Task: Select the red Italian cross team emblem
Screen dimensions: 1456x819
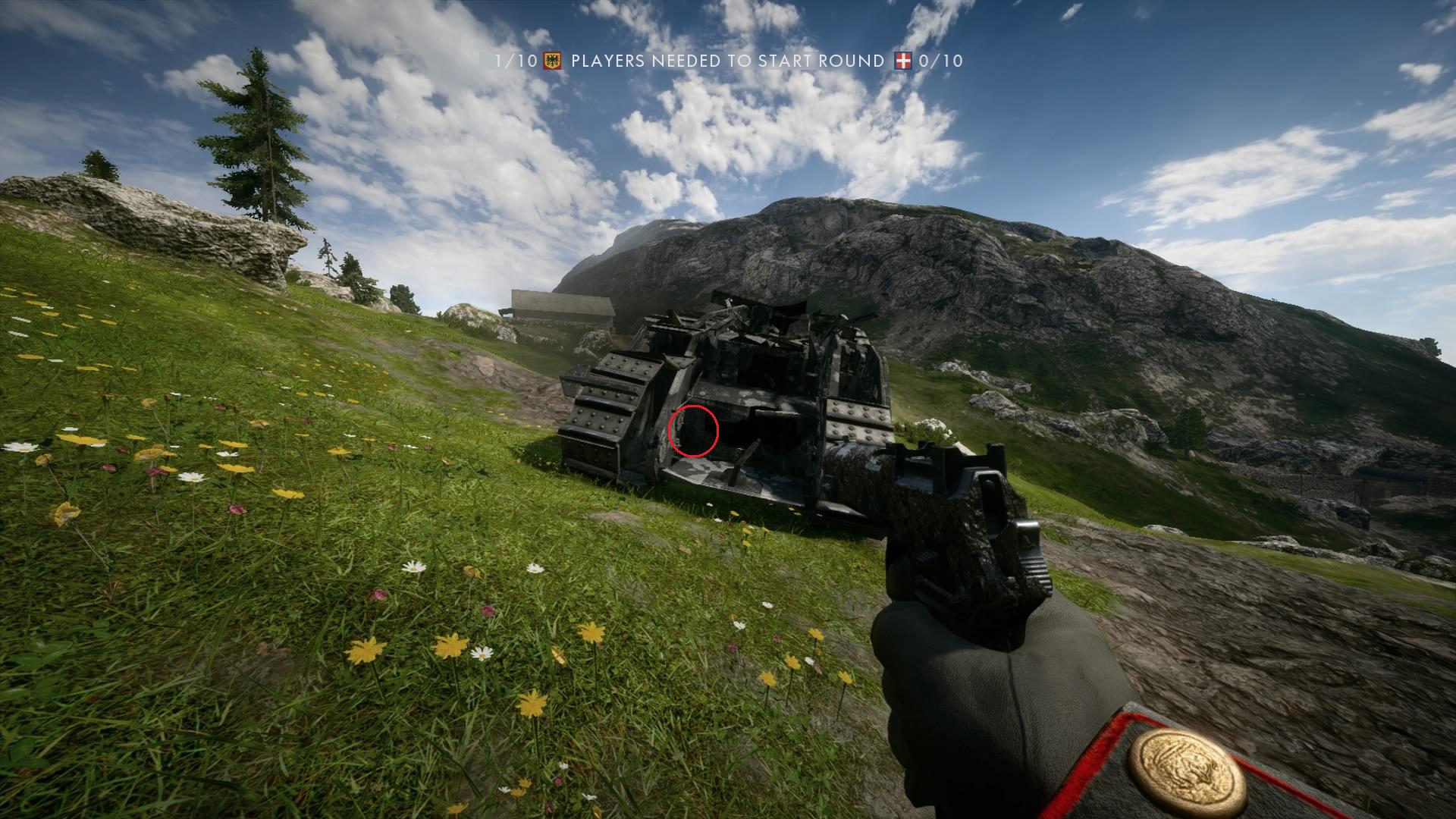Action: (x=902, y=61)
